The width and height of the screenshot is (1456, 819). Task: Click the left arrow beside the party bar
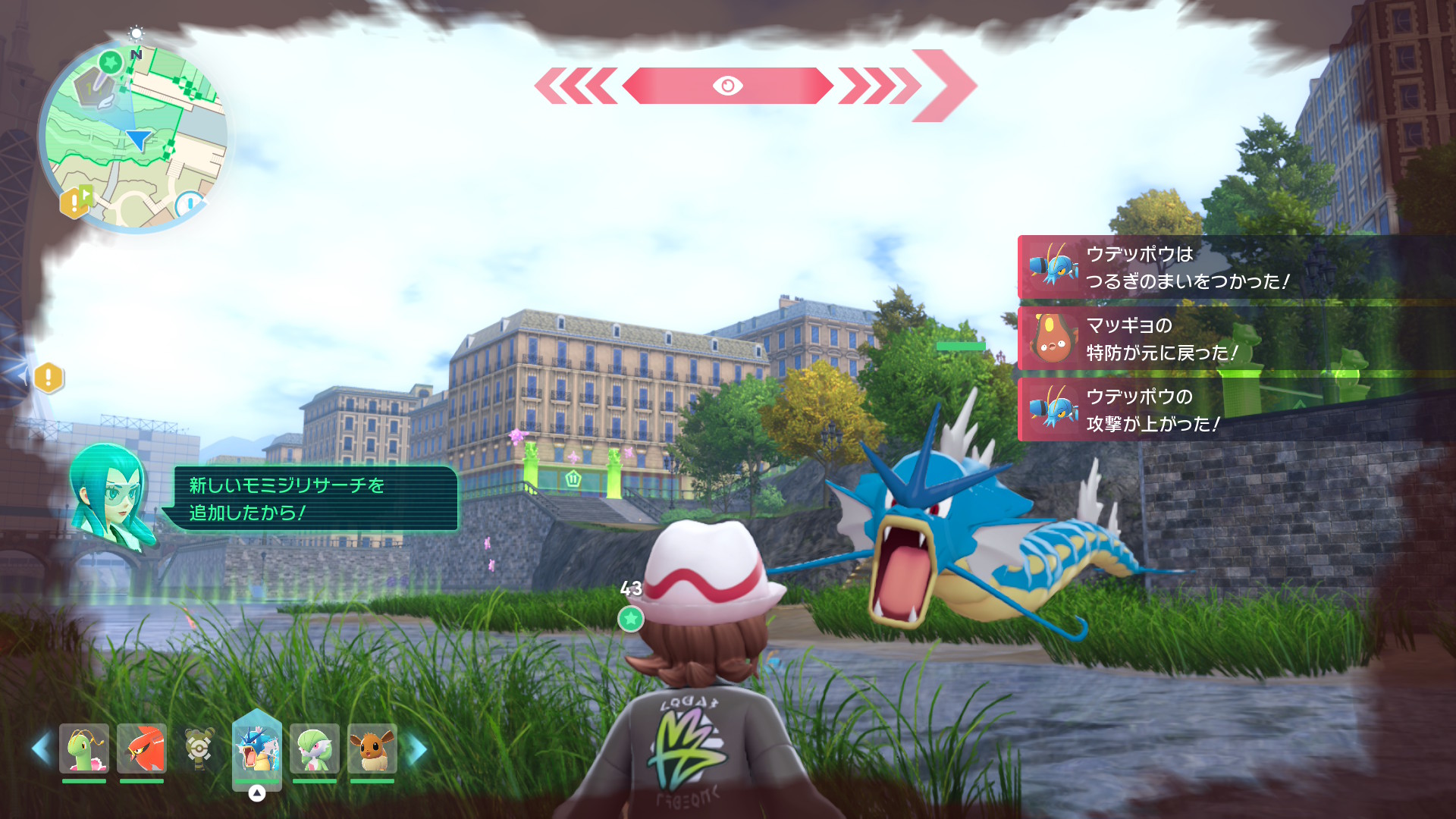[41, 748]
